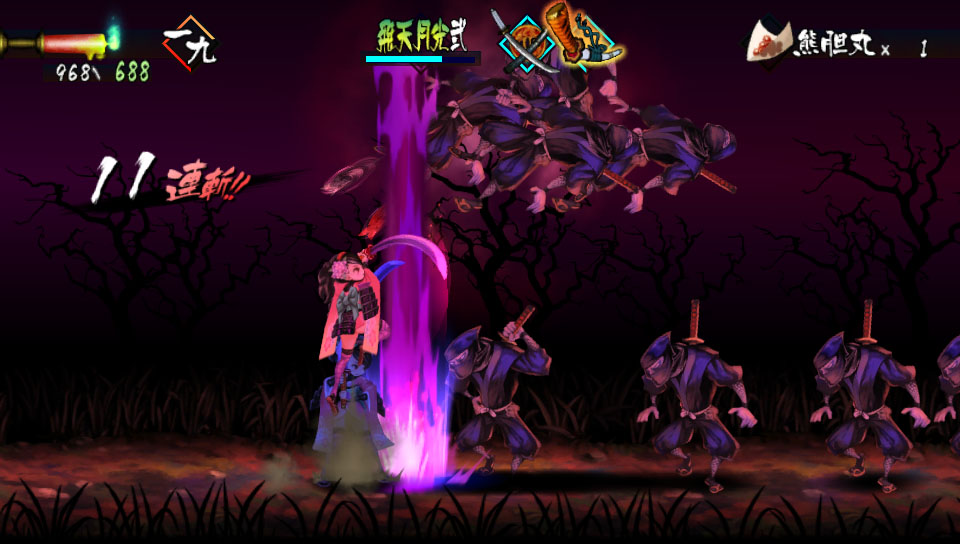
Task: Use the 熊胆丸 healing item icon
Action: pos(770,42)
